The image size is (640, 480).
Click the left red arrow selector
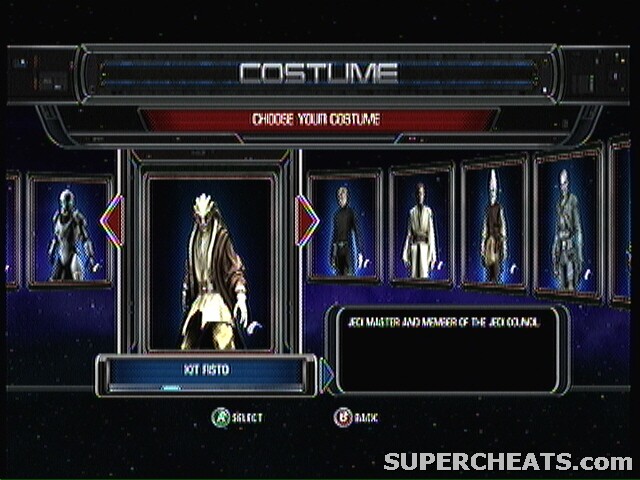click(112, 220)
